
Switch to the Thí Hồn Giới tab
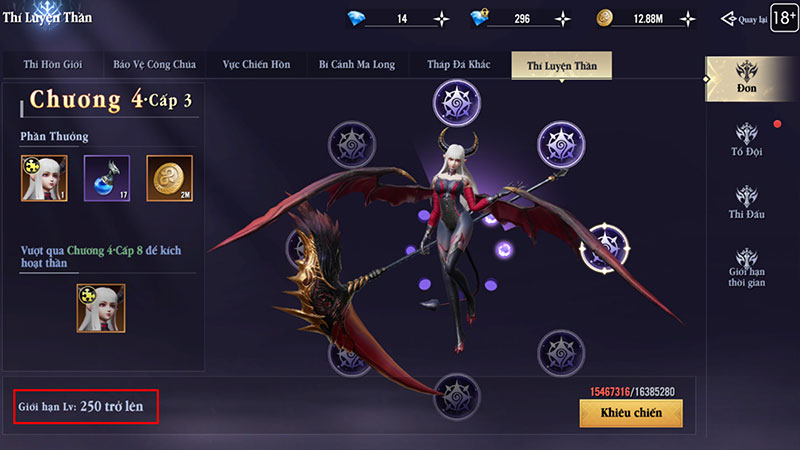tap(67, 65)
